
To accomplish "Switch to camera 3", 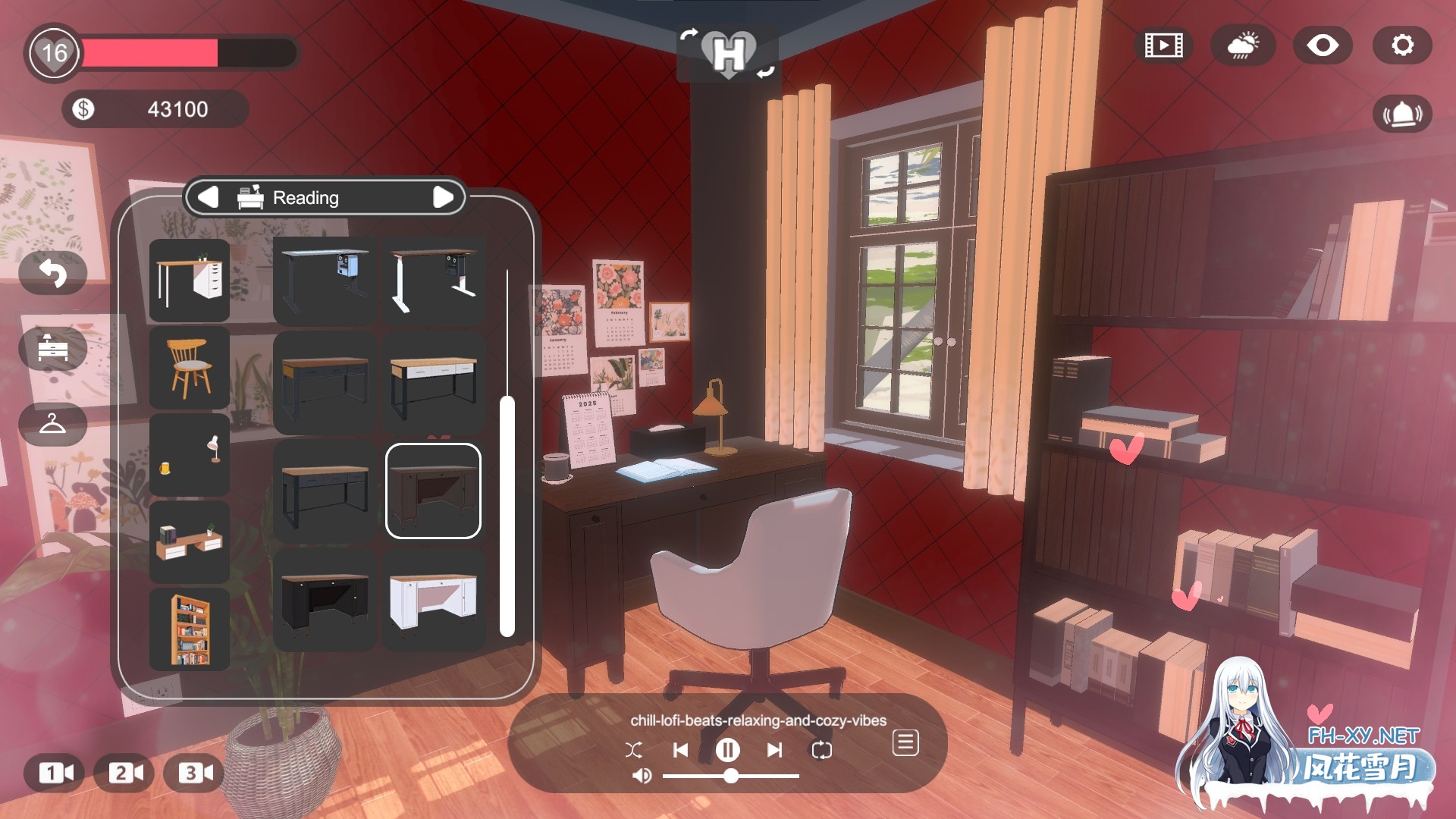I will (x=195, y=773).
